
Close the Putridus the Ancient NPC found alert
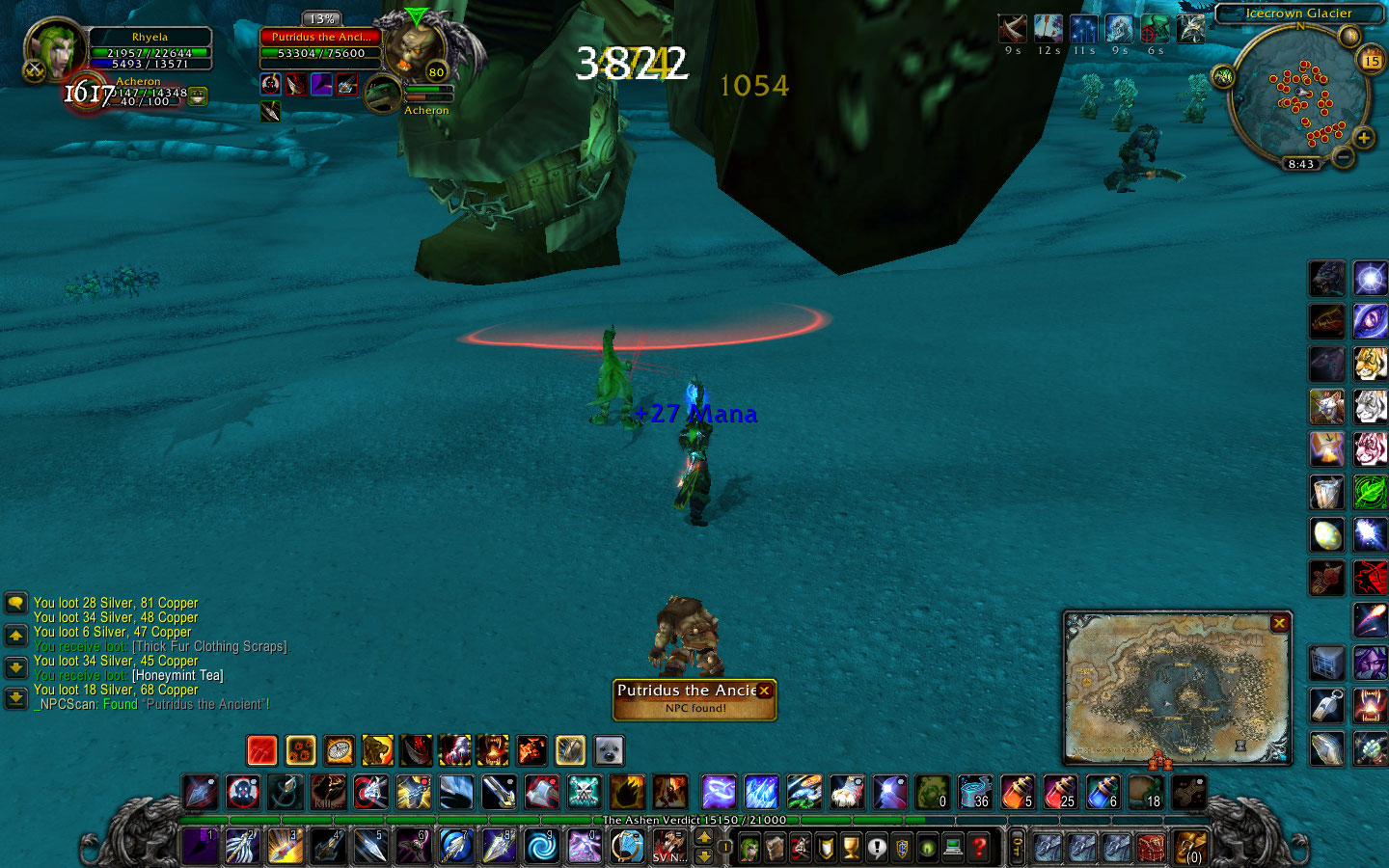click(764, 691)
